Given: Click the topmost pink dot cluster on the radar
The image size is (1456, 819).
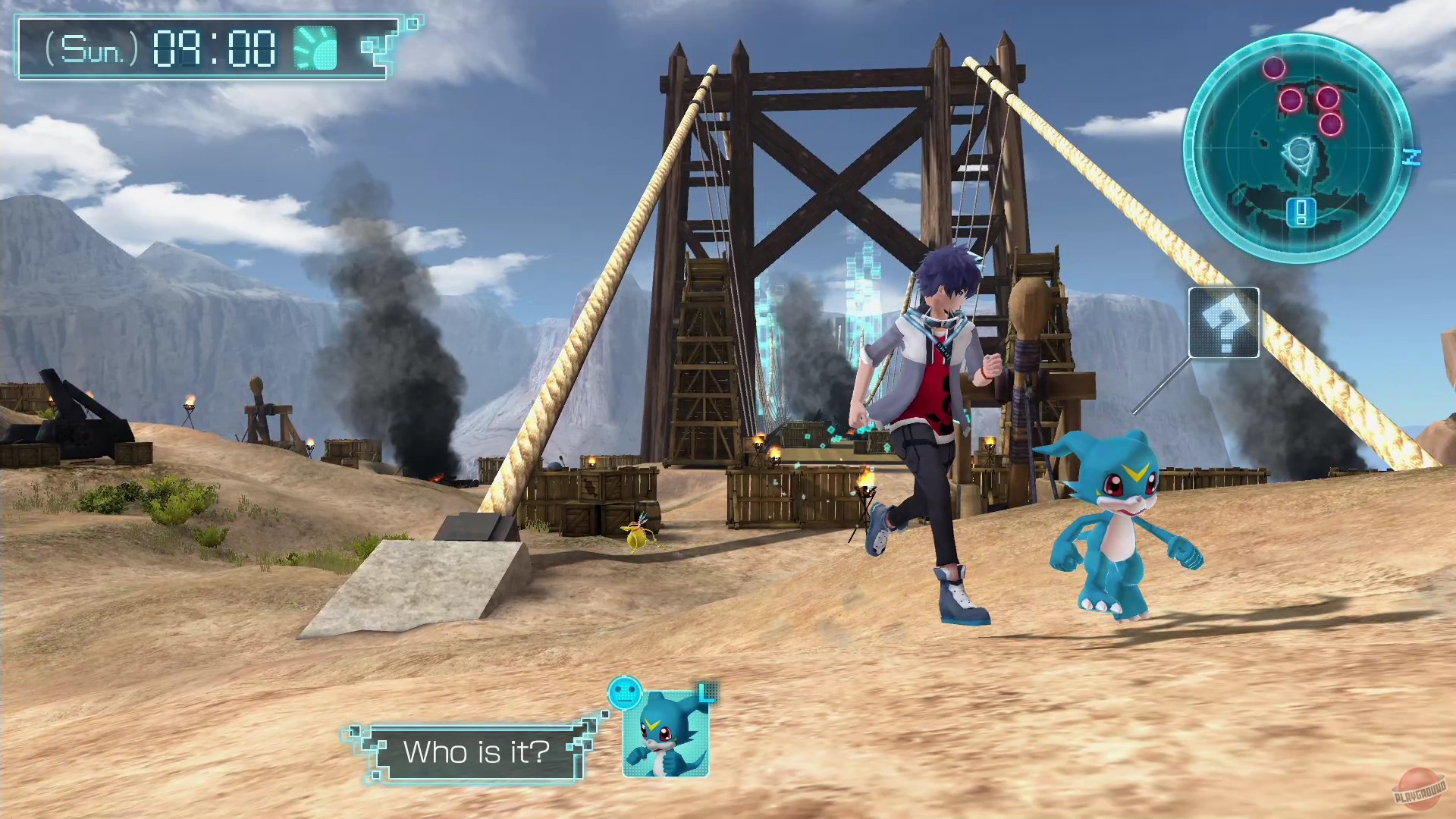Looking at the screenshot, I should click(x=1274, y=68).
